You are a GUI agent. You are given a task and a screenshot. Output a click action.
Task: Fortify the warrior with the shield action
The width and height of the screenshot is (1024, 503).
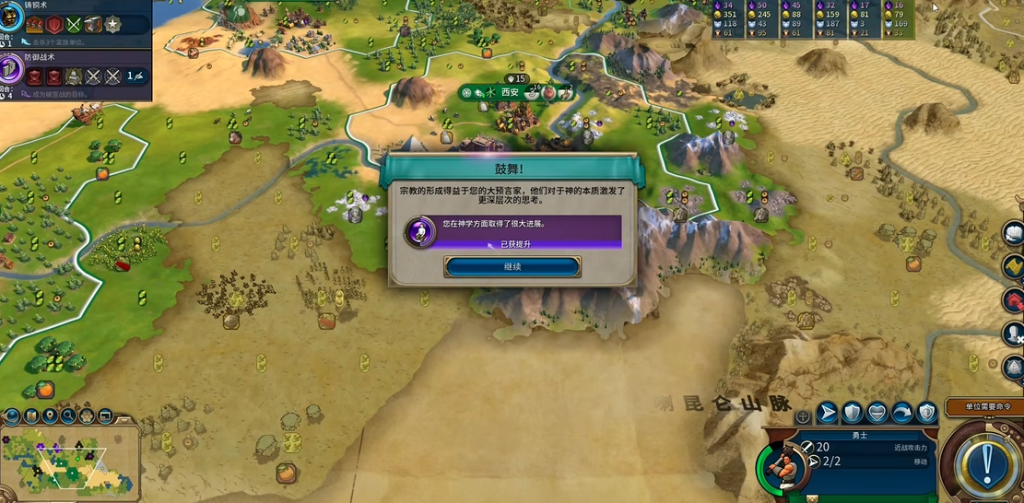tap(852, 412)
